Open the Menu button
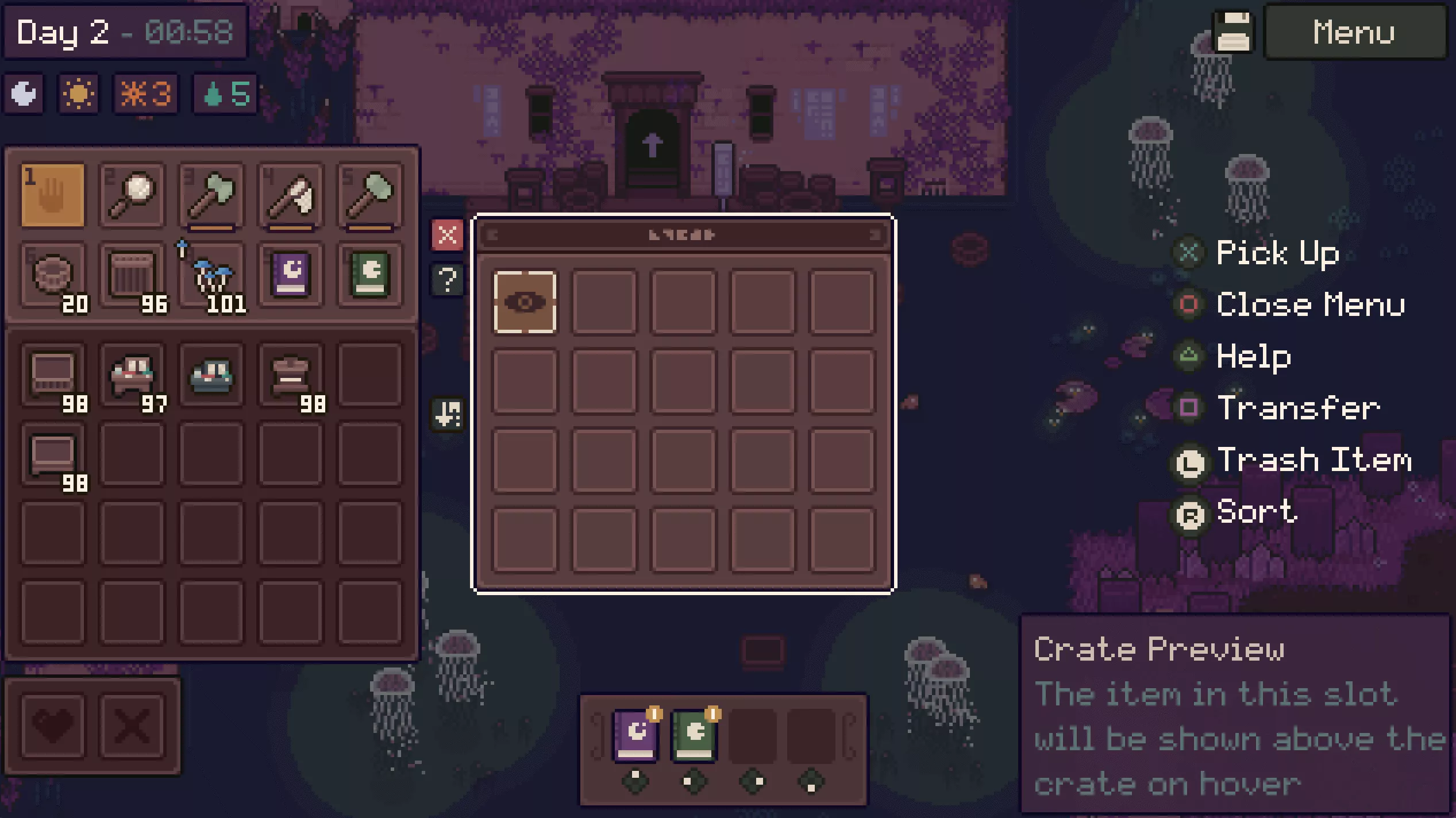Screen dimensions: 1456x818 click(1354, 32)
